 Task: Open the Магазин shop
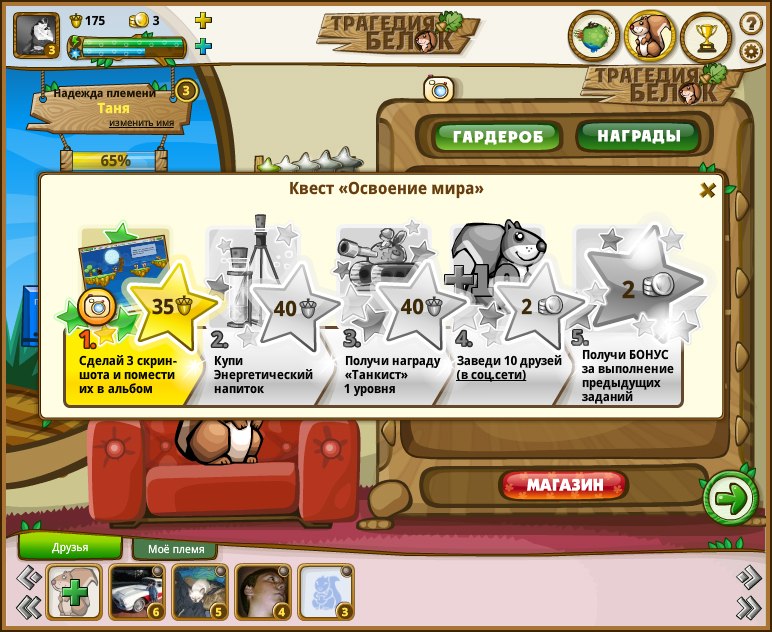[564, 485]
